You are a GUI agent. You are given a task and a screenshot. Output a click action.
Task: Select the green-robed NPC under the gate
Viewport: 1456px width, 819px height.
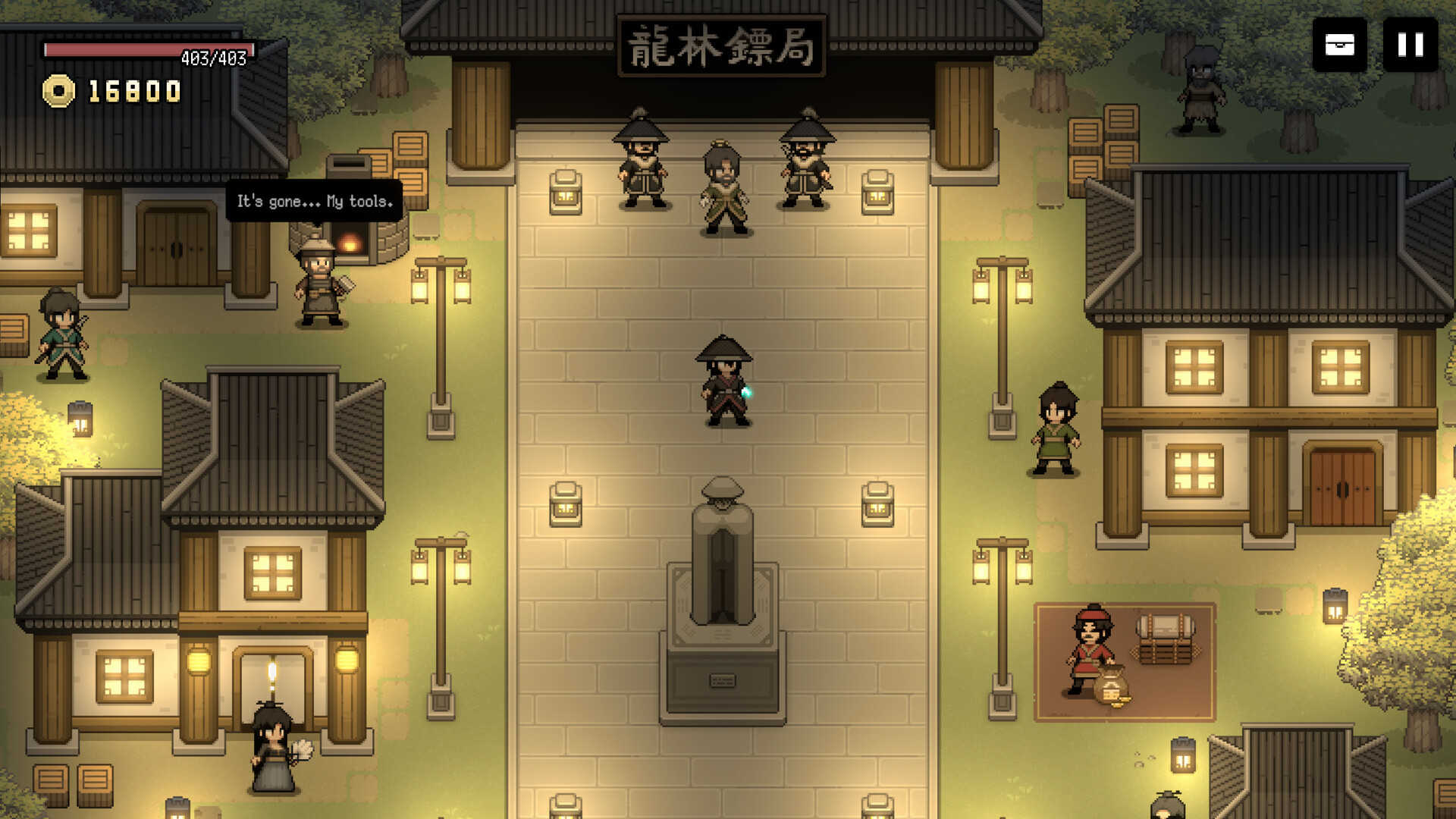pyautogui.click(x=722, y=186)
